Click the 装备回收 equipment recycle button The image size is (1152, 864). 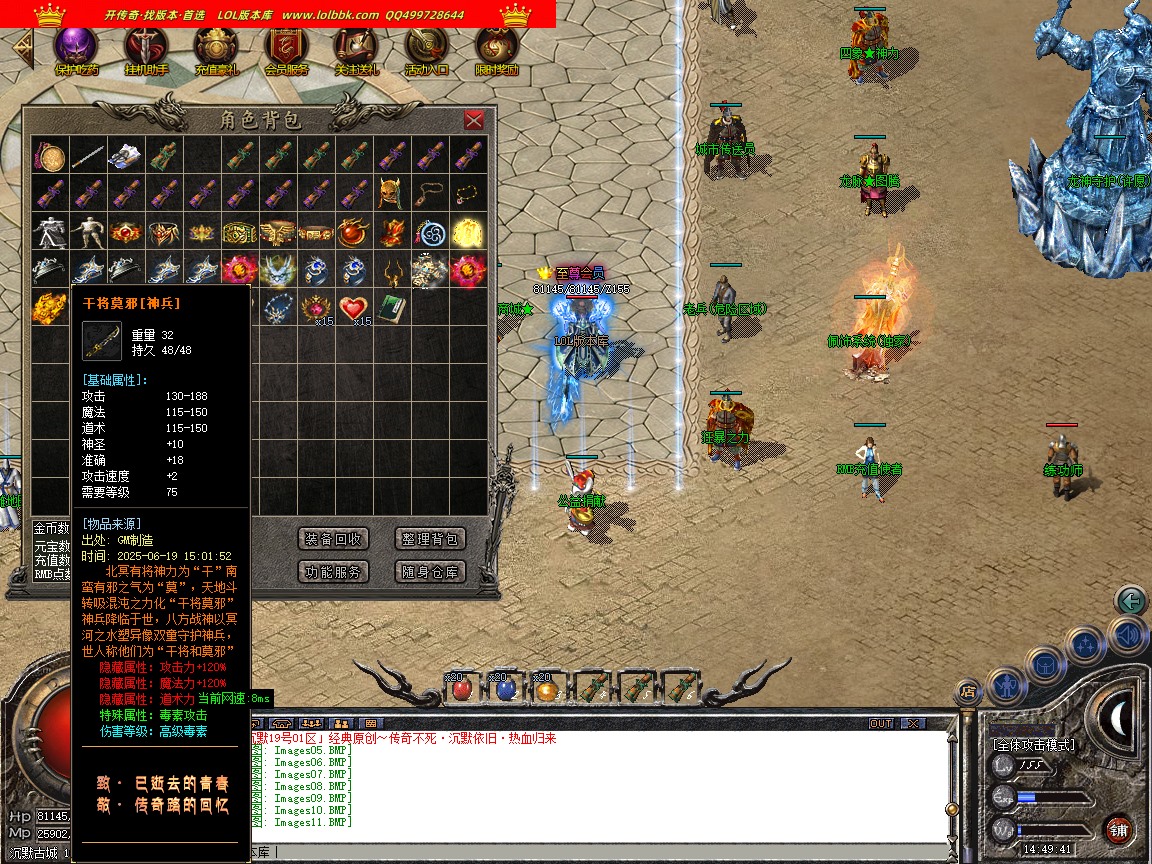tap(333, 539)
